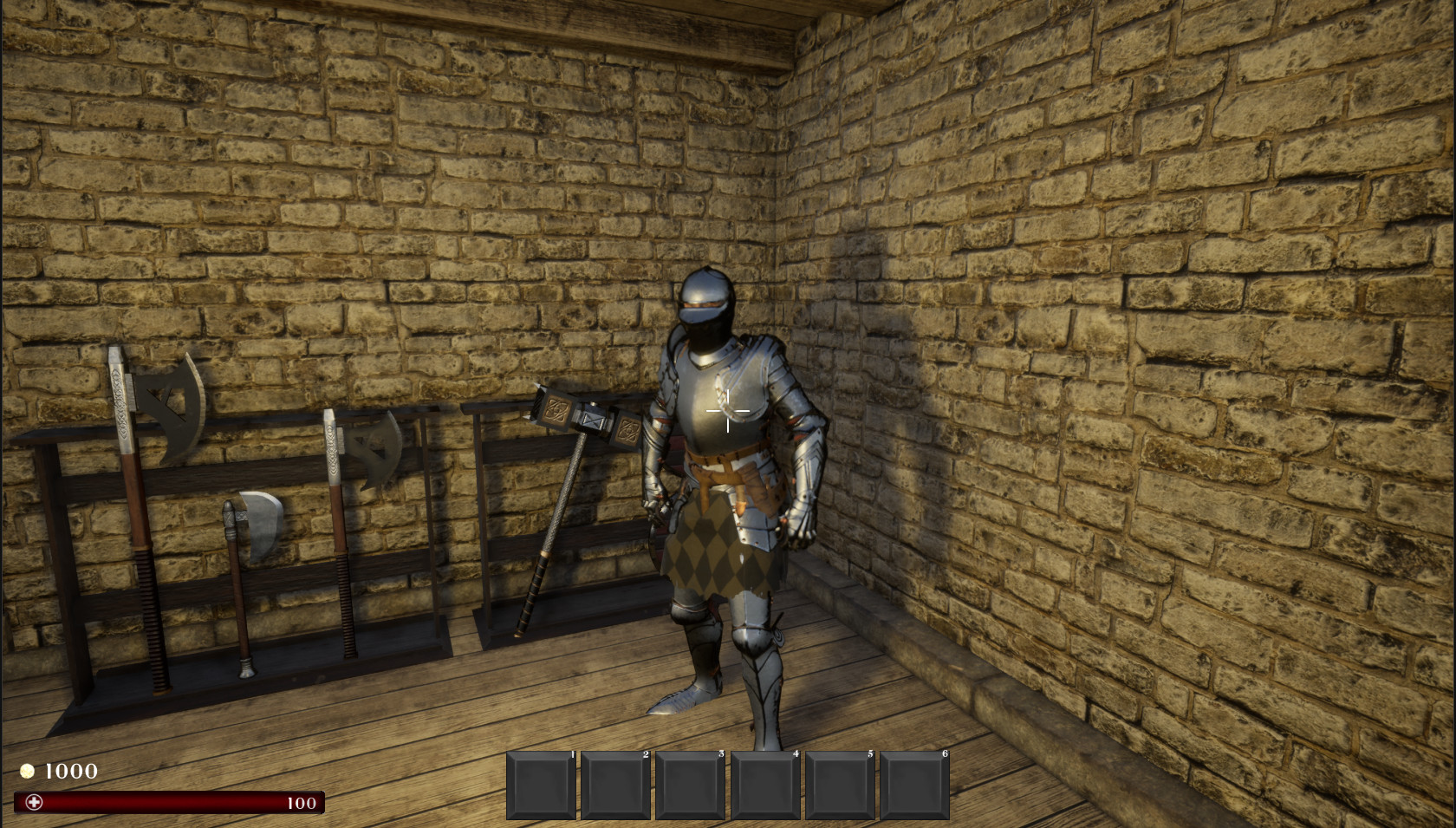Select the health cross icon on the bar
1456x828 pixels.
click(x=33, y=802)
